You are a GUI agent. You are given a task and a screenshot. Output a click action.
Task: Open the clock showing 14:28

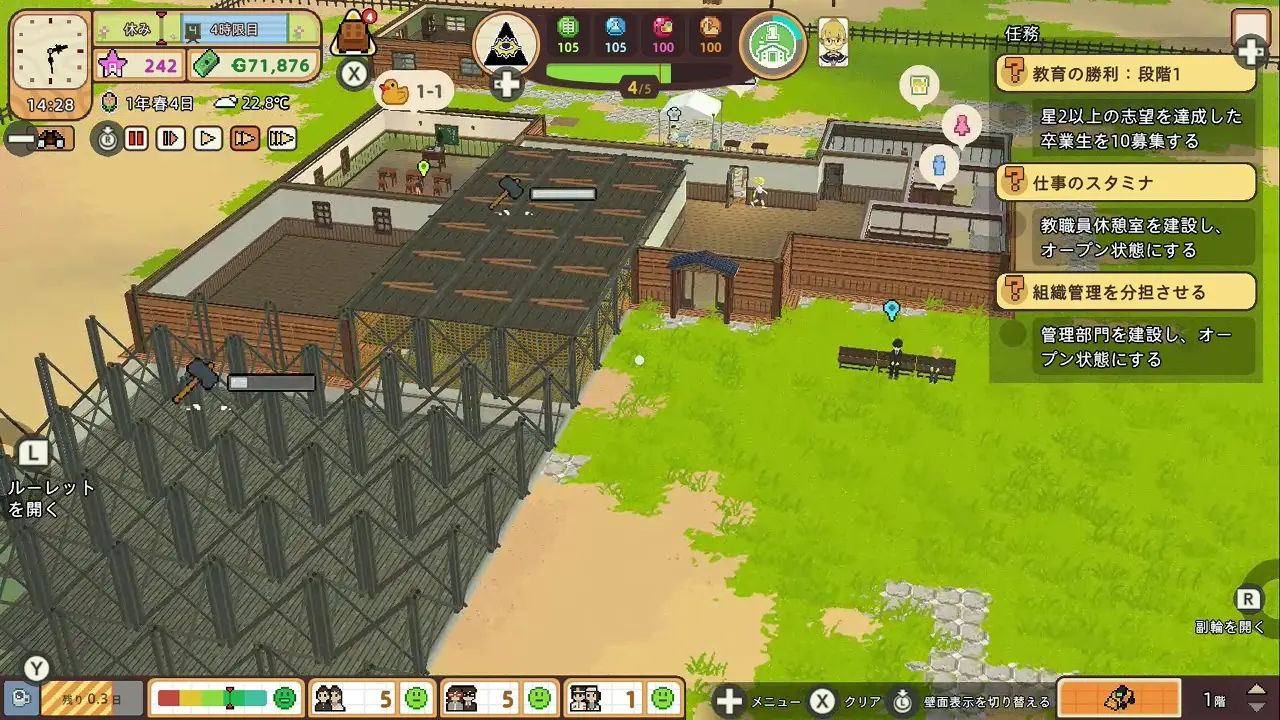click(x=50, y=60)
